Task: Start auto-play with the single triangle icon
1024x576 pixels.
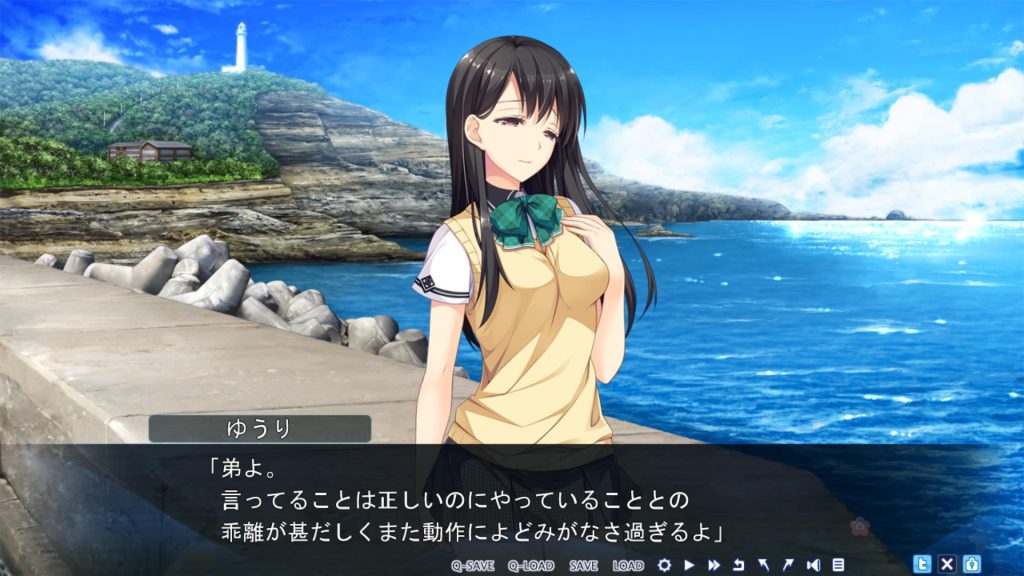Action: [x=689, y=565]
